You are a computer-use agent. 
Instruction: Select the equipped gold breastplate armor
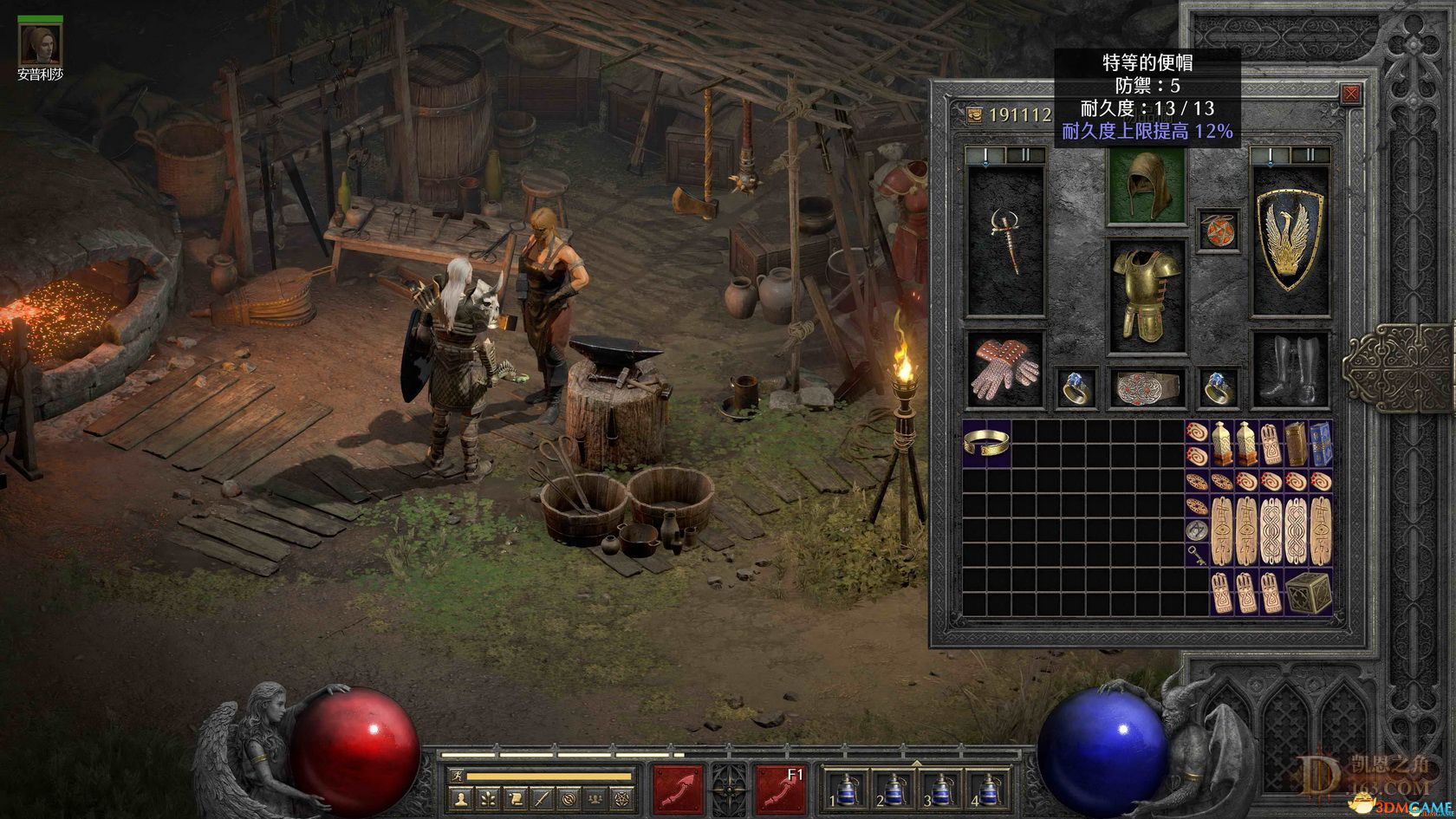tap(1147, 295)
